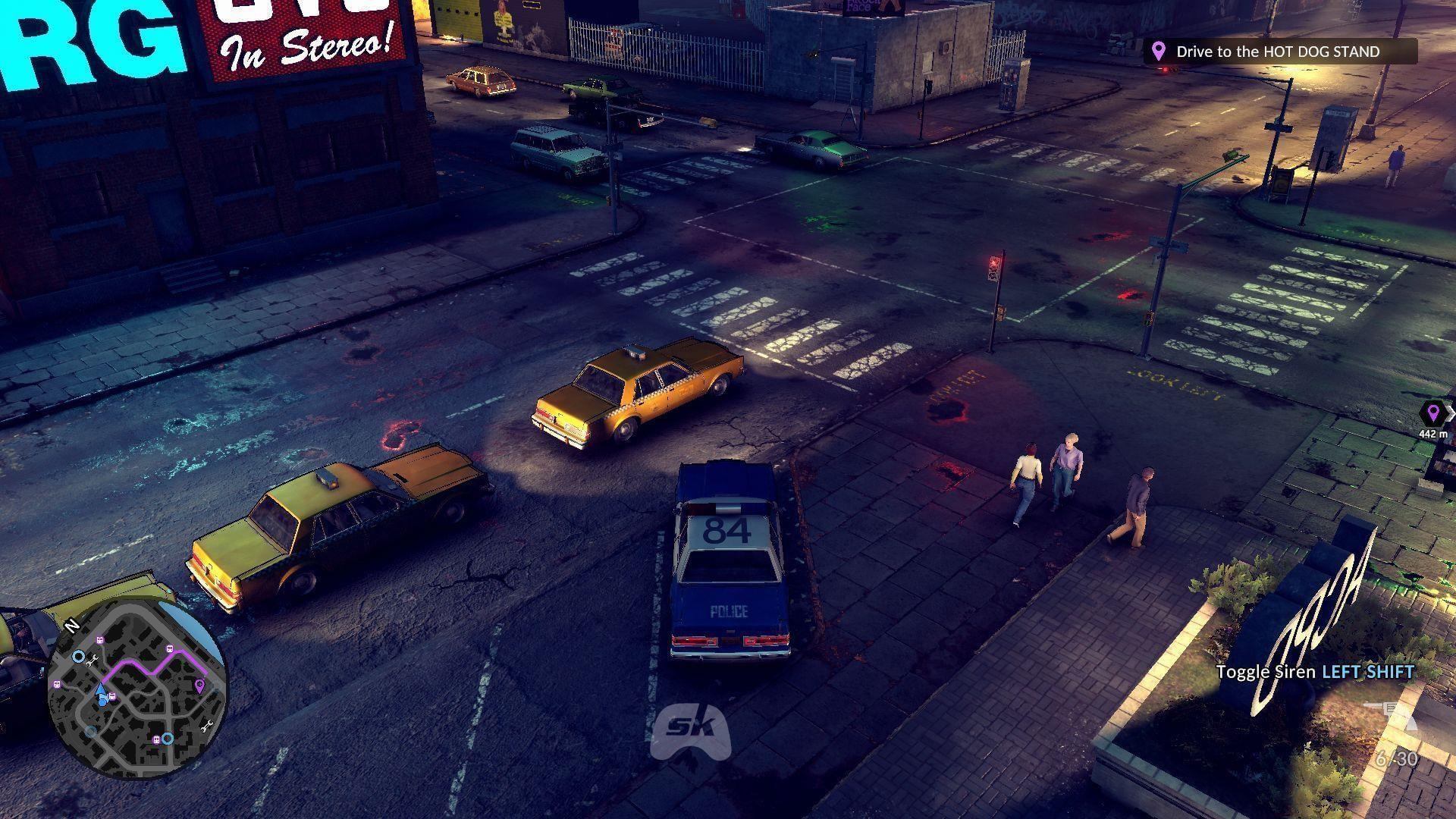Image resolution: width=1456 pixels, height=819 pixels.
Task: Open the circular minimap
Action: 137,689
